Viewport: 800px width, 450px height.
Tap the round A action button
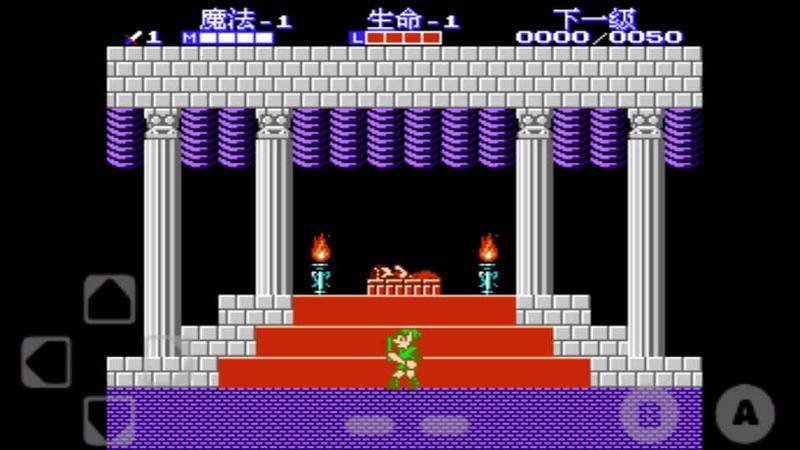pyautogui.click(x=745, y=411)
